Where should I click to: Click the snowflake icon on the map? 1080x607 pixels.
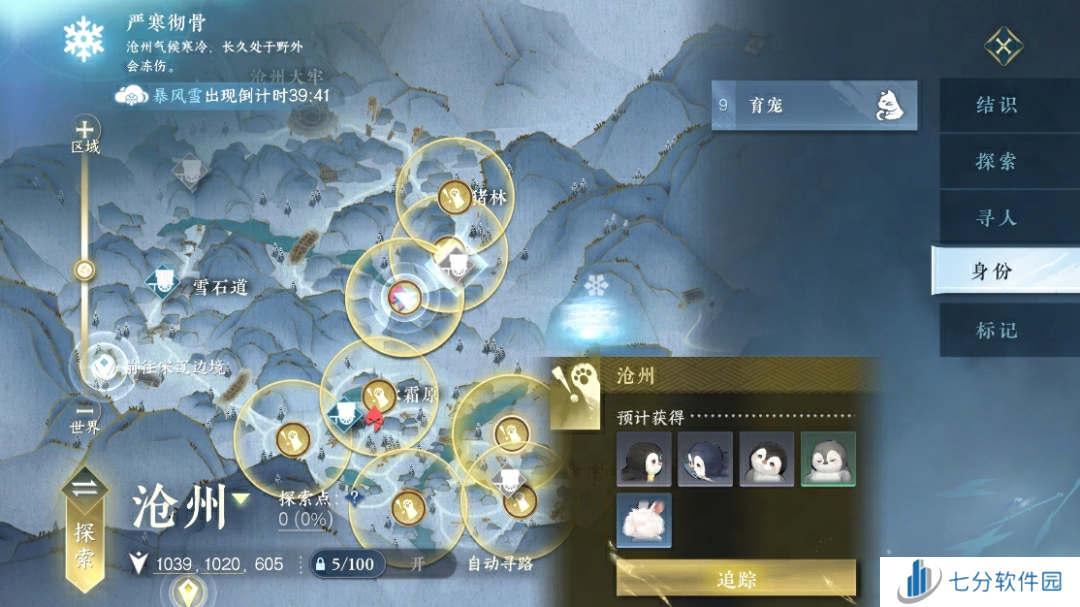point(597,286)
